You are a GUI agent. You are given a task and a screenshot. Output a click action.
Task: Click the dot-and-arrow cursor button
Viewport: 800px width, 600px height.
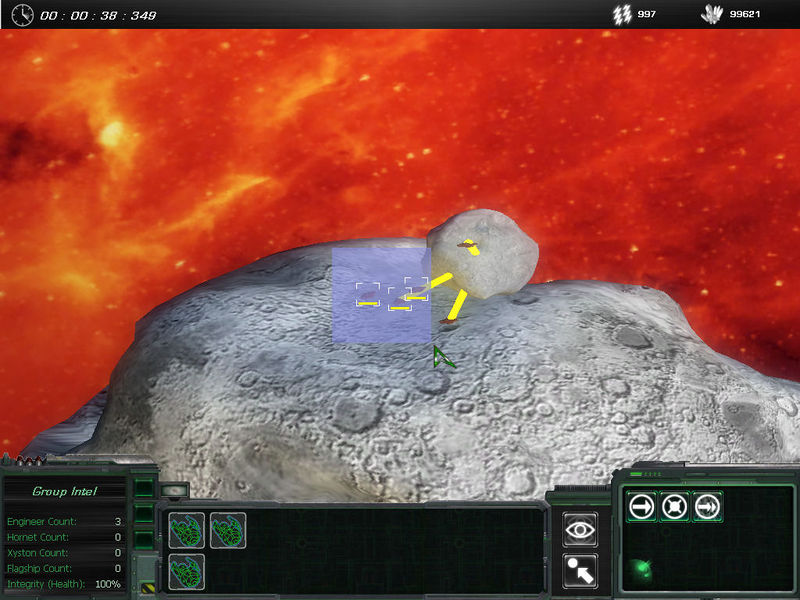[x=580, y=569]
